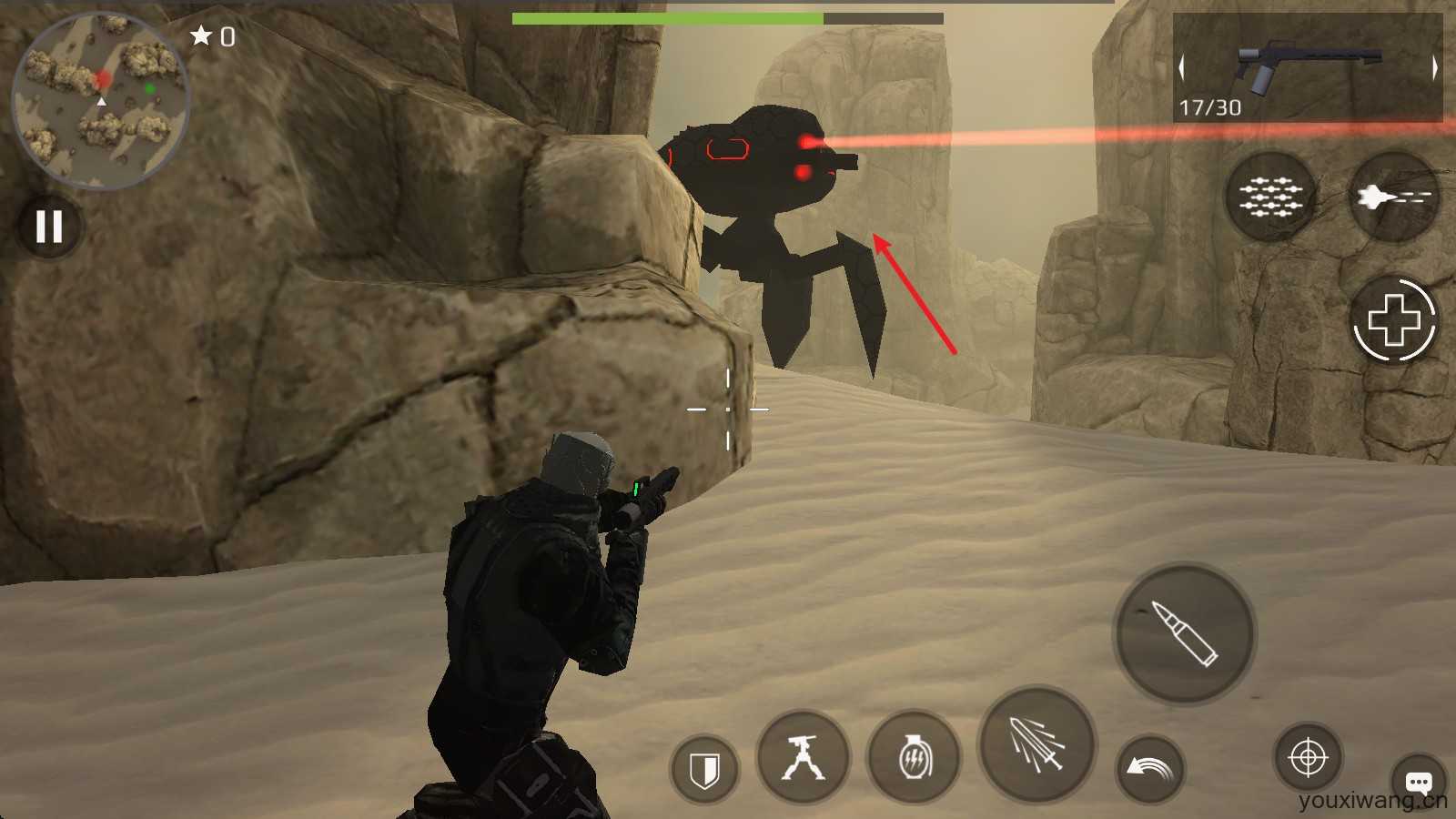Image resolution: width=1456 pixels, height=819 pixels.
Task: Open the circular minimap
Action: (x=100, y=98)
